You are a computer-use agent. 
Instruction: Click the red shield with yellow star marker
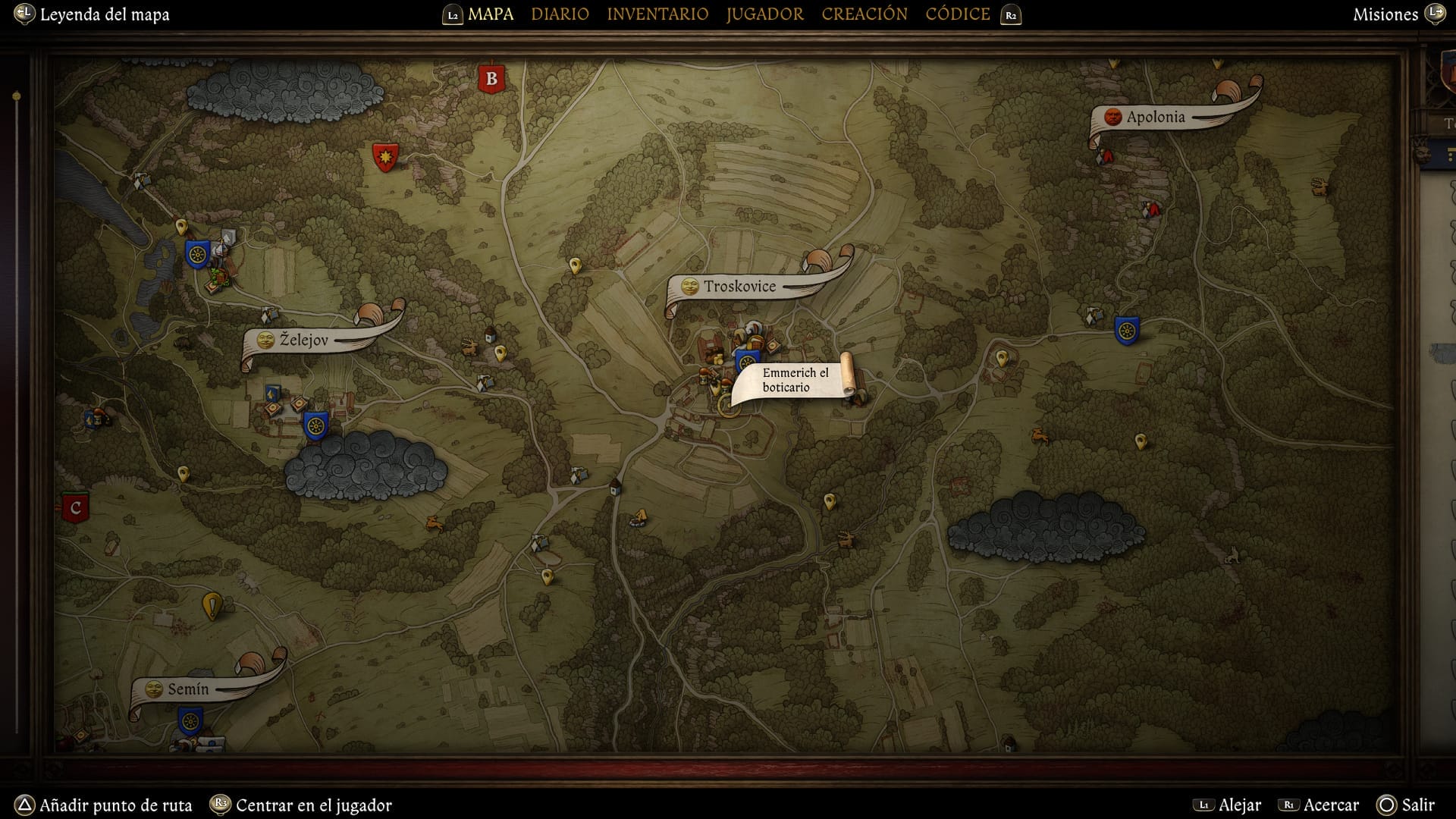pos(385,156)
